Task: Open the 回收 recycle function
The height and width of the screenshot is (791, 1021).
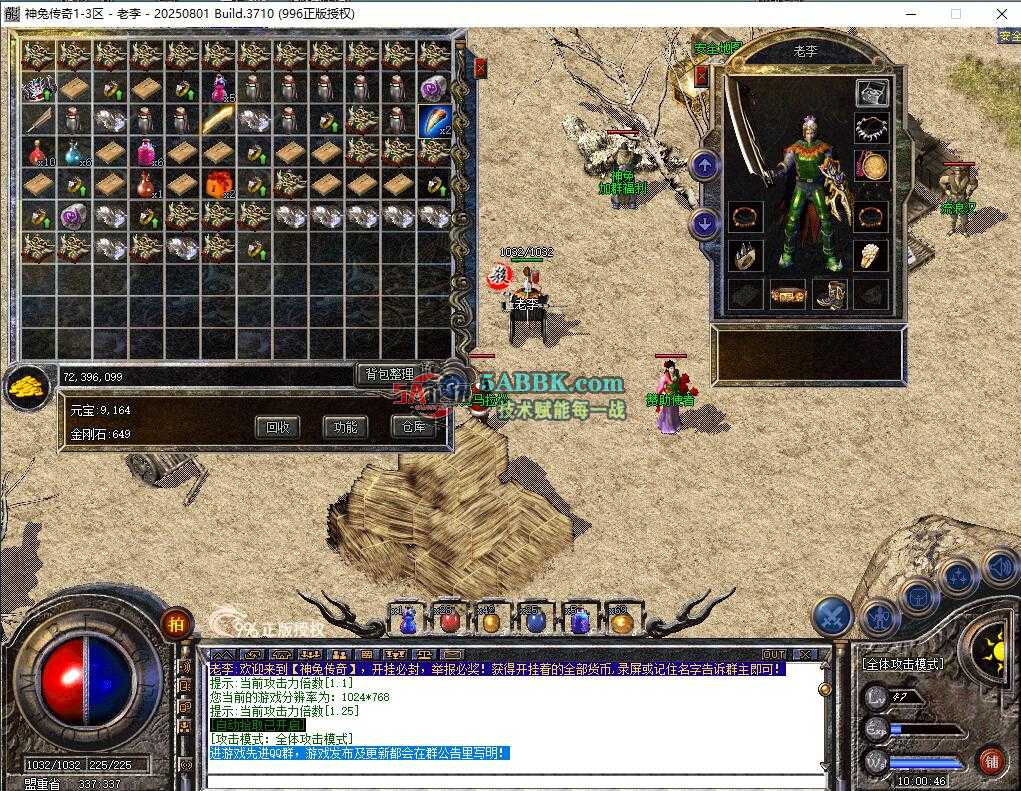Action: [x=277, y=427]
